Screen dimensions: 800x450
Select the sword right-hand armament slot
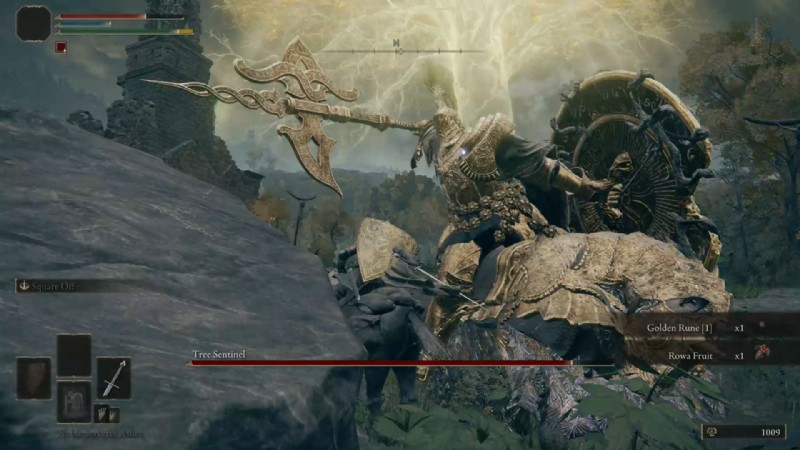(x=113, y=378)
